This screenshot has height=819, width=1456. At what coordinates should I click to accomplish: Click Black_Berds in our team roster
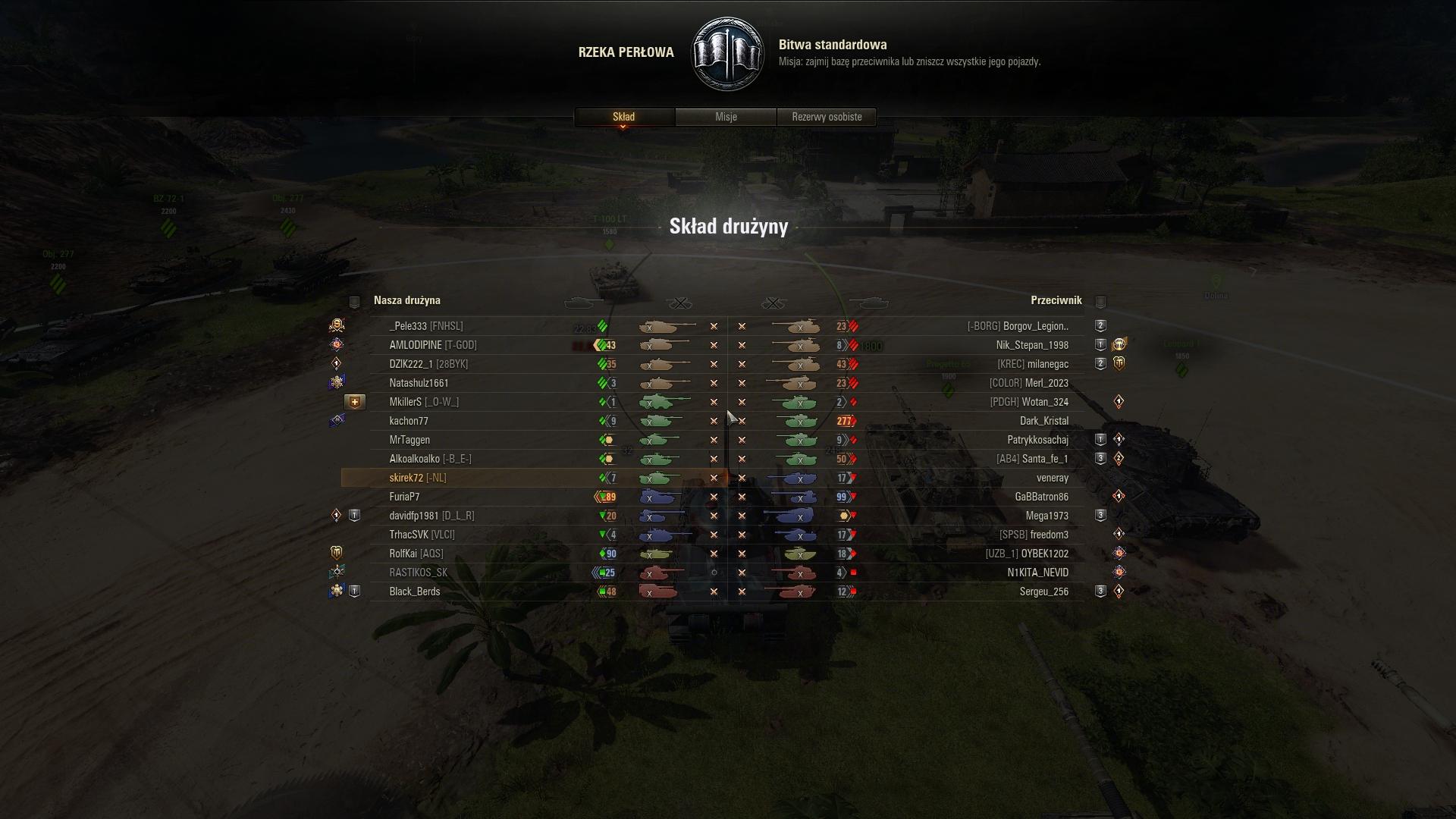[x=414, y=591]
